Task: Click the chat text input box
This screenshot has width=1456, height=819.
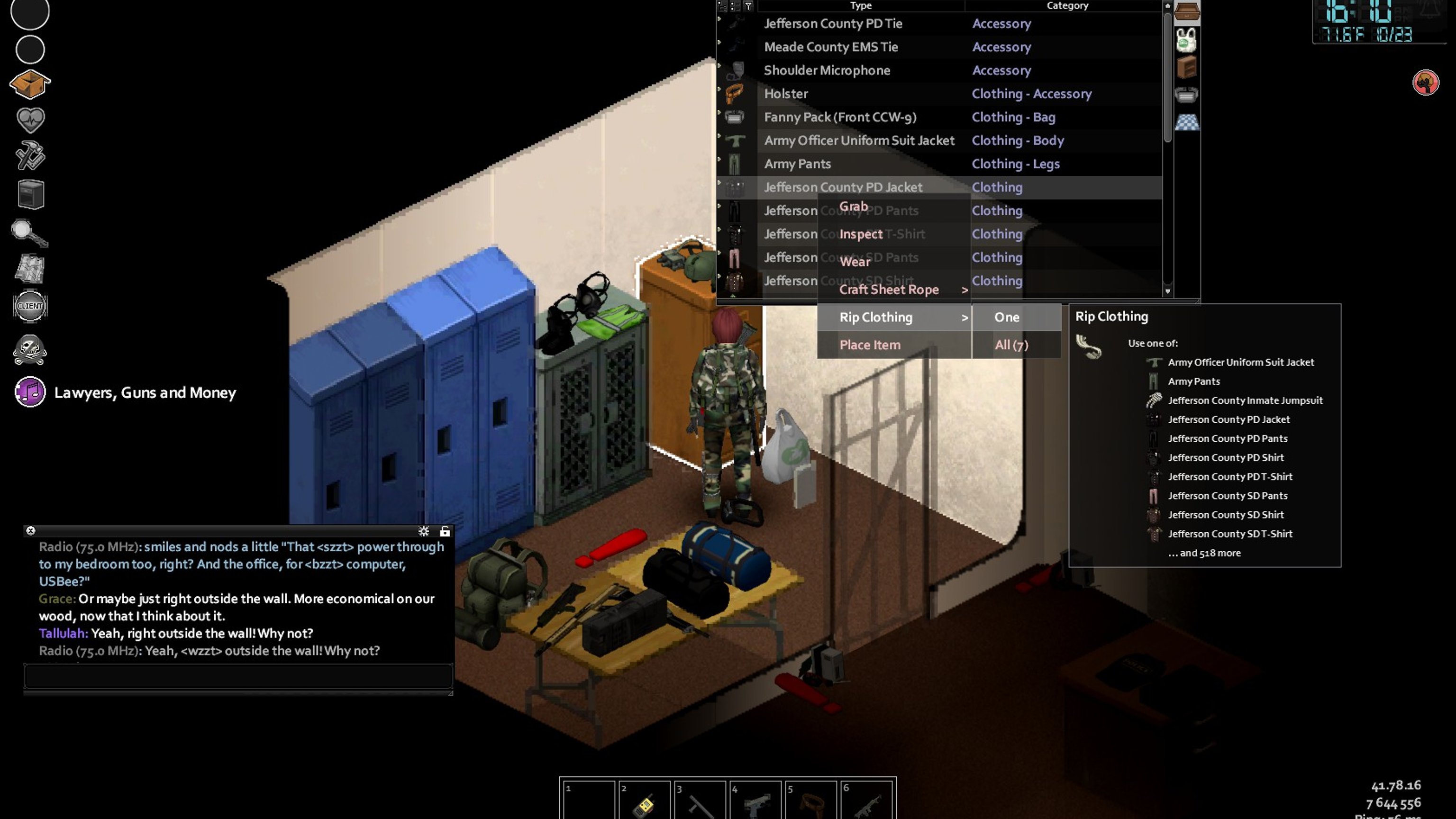Action: [x=237, y=675]
